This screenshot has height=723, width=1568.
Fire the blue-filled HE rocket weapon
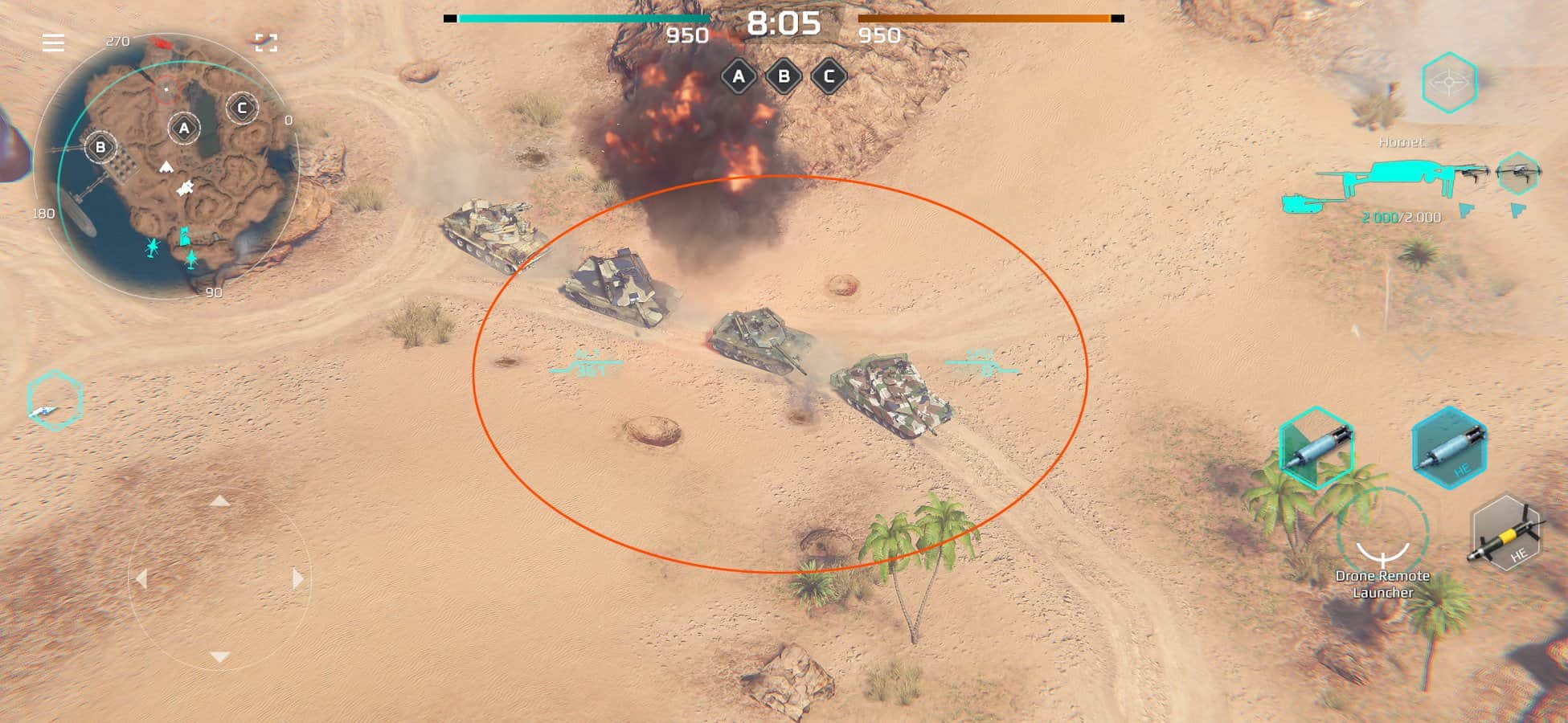(x=1449, y=448)
